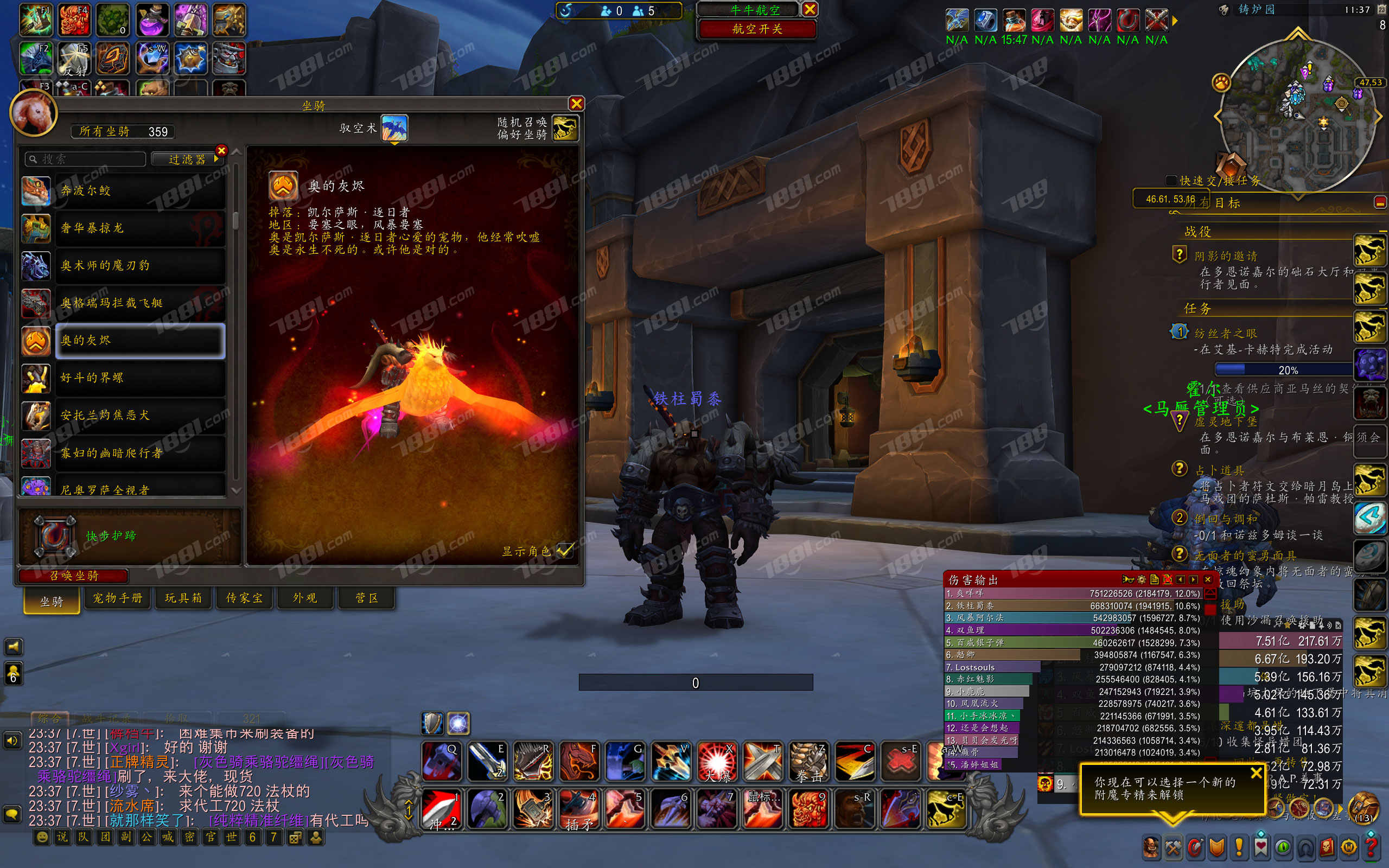Open the 过滤器 filter dropdown

tap(187, 159)
